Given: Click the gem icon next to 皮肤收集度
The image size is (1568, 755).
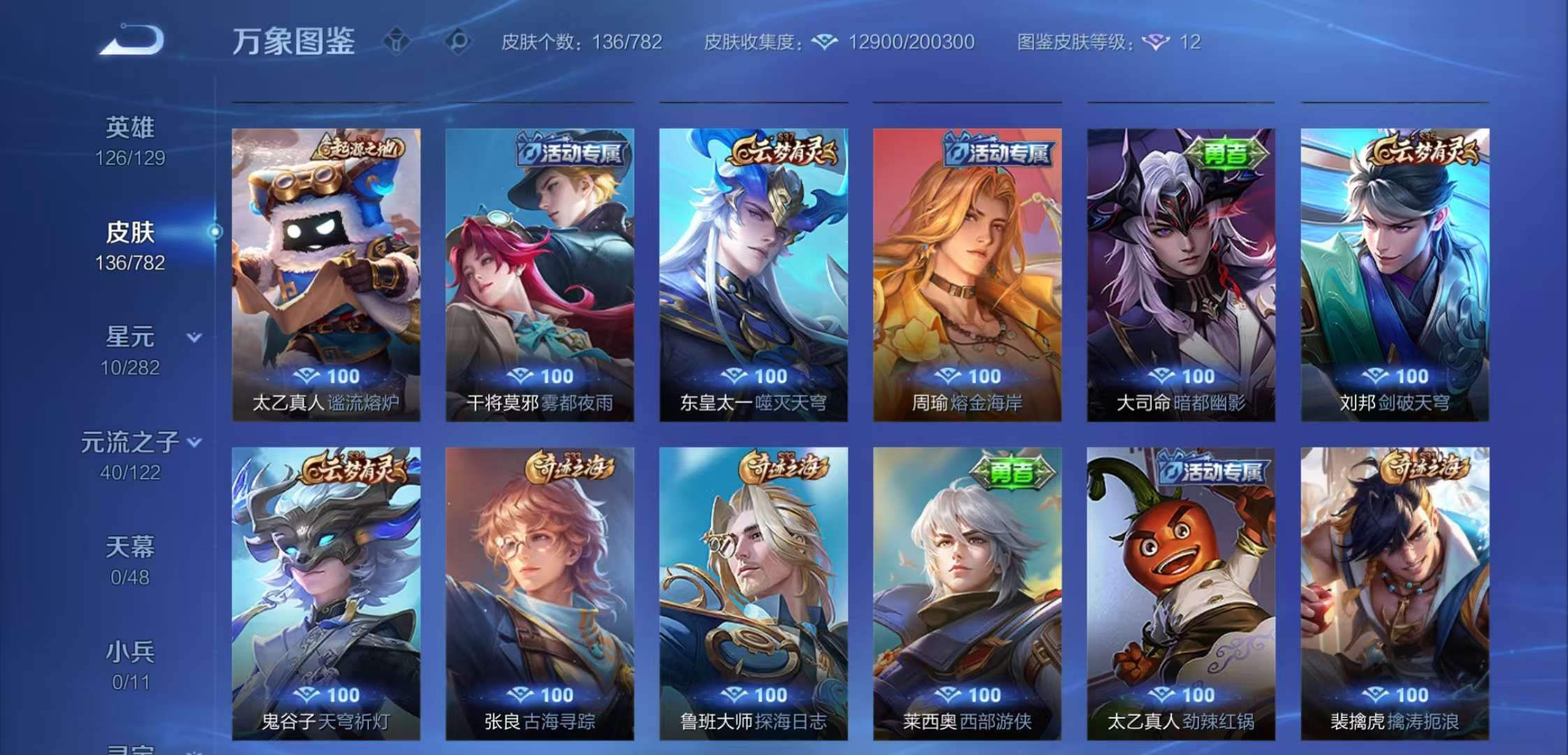Looking at the screenshot, I should (x=824, y=43).
